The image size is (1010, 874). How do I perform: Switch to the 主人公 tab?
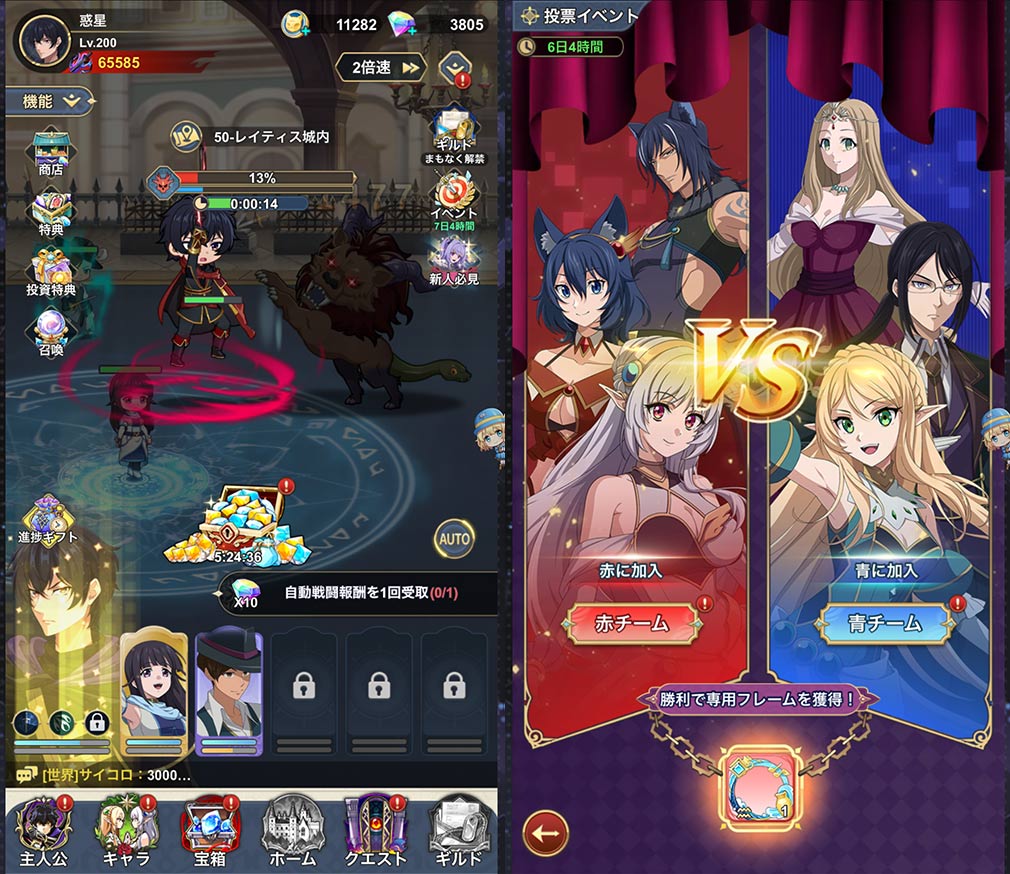pos(43,830)
